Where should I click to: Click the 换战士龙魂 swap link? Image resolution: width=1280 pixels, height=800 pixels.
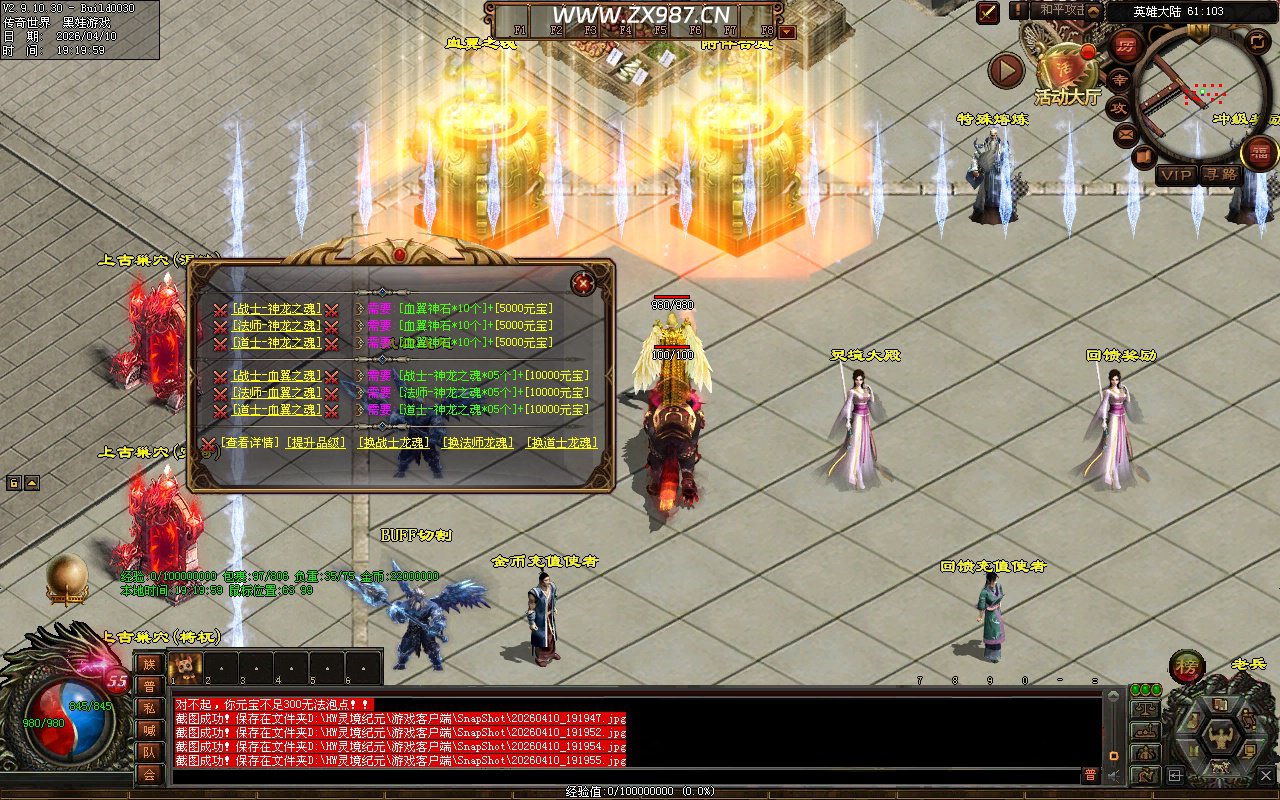[393, 443]
